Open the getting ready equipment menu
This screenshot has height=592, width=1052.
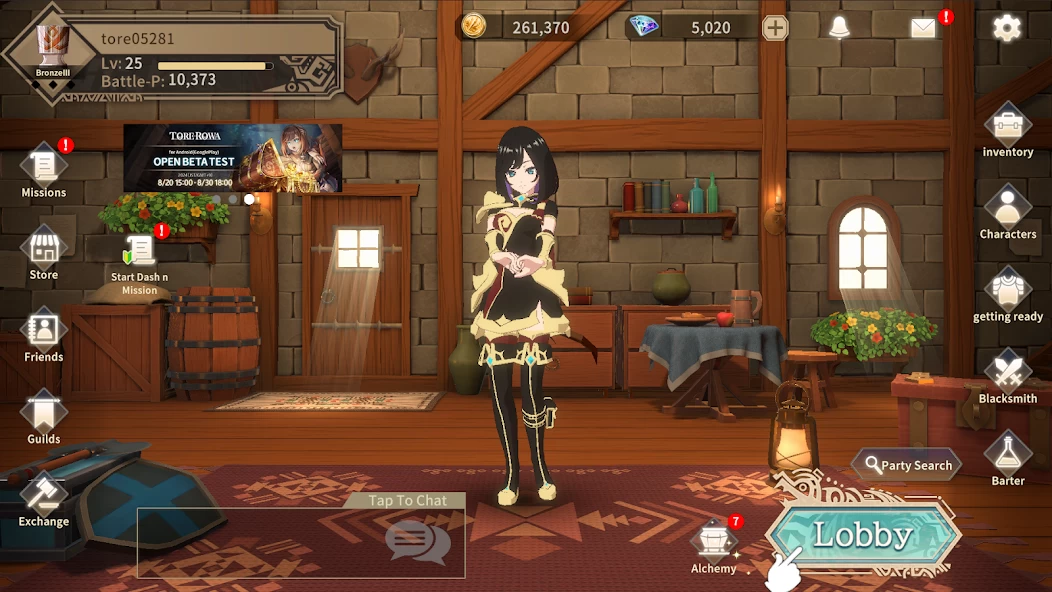coord(1007,292)
